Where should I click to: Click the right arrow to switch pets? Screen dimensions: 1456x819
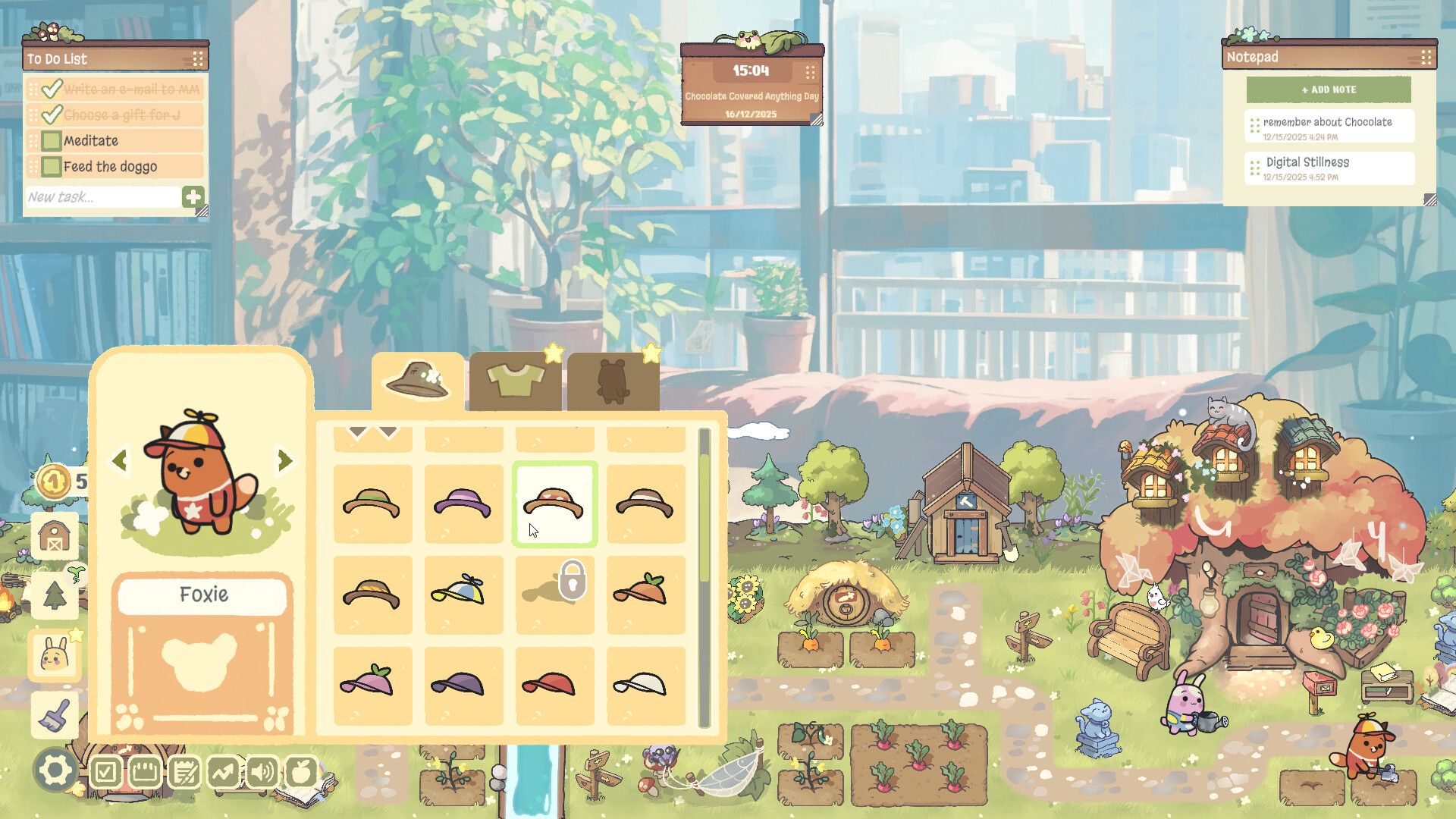click(284, 460)
